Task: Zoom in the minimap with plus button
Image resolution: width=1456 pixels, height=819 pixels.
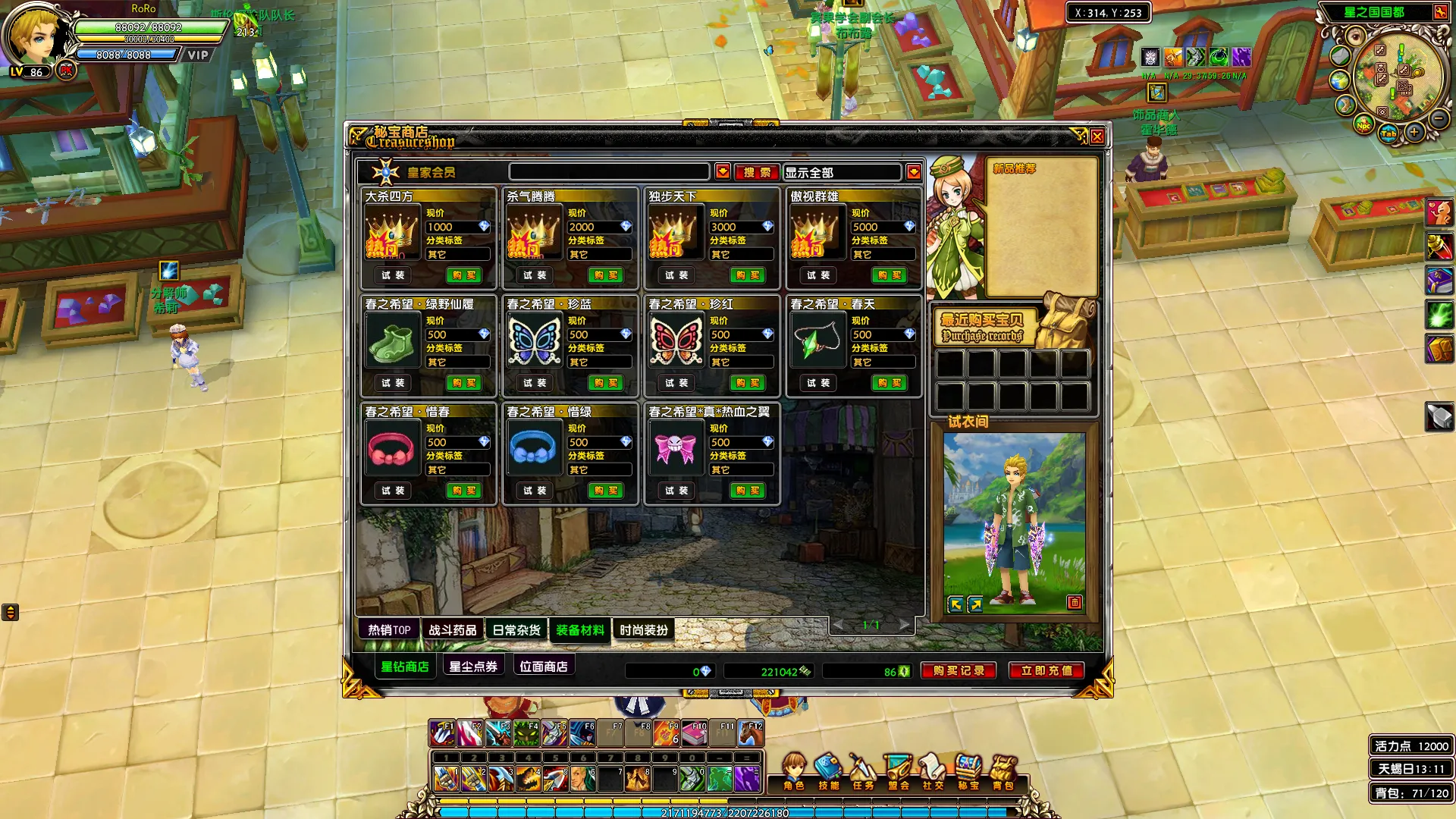Action: [1414, 133]
